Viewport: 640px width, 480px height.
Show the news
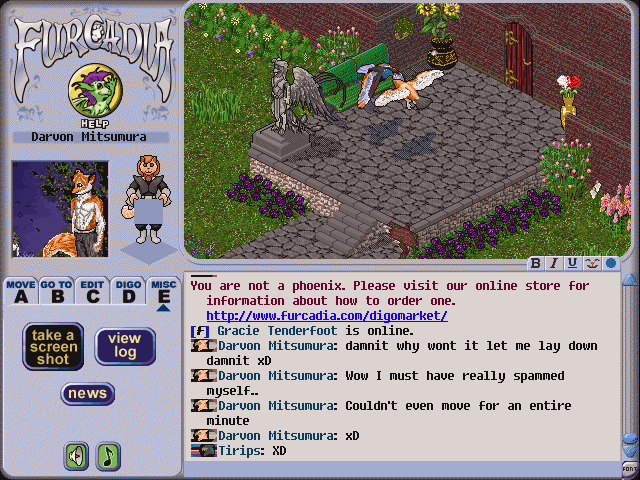coord(88,393)
